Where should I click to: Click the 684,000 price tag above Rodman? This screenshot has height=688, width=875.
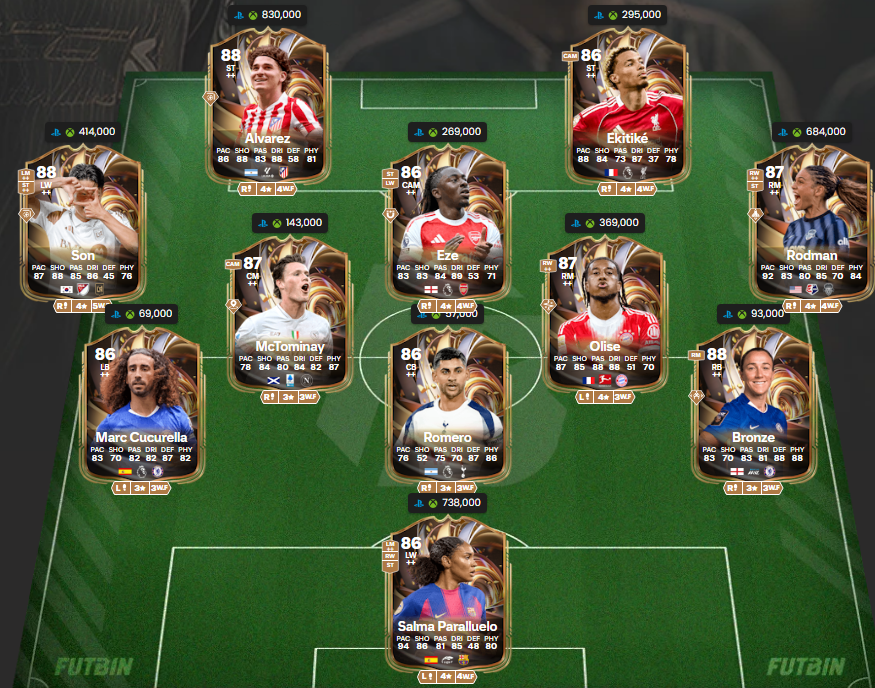click(812, 131)
